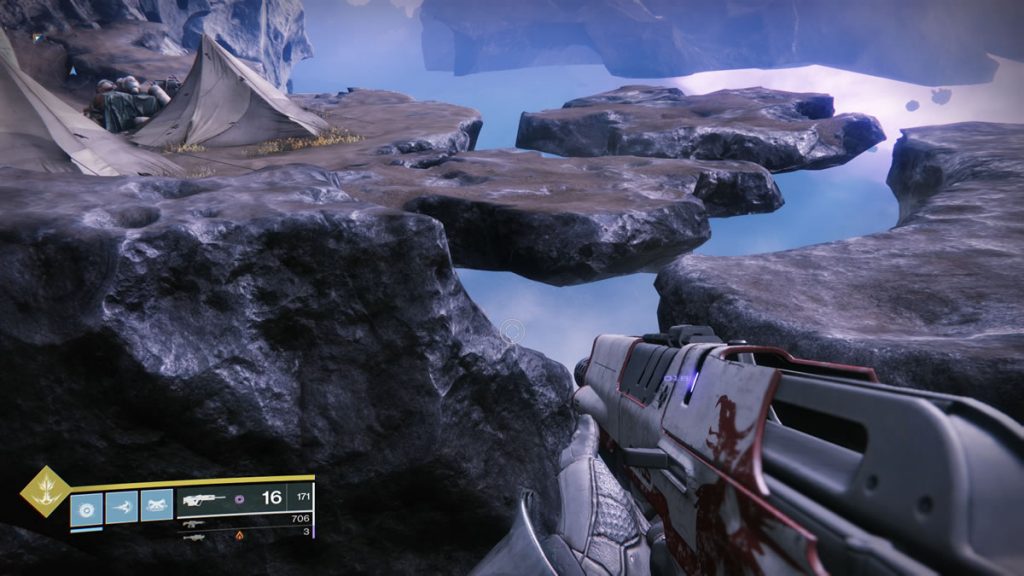
Task: Switch to the secondary weapon with 706 ammo
Action: [x=194, y=522]
